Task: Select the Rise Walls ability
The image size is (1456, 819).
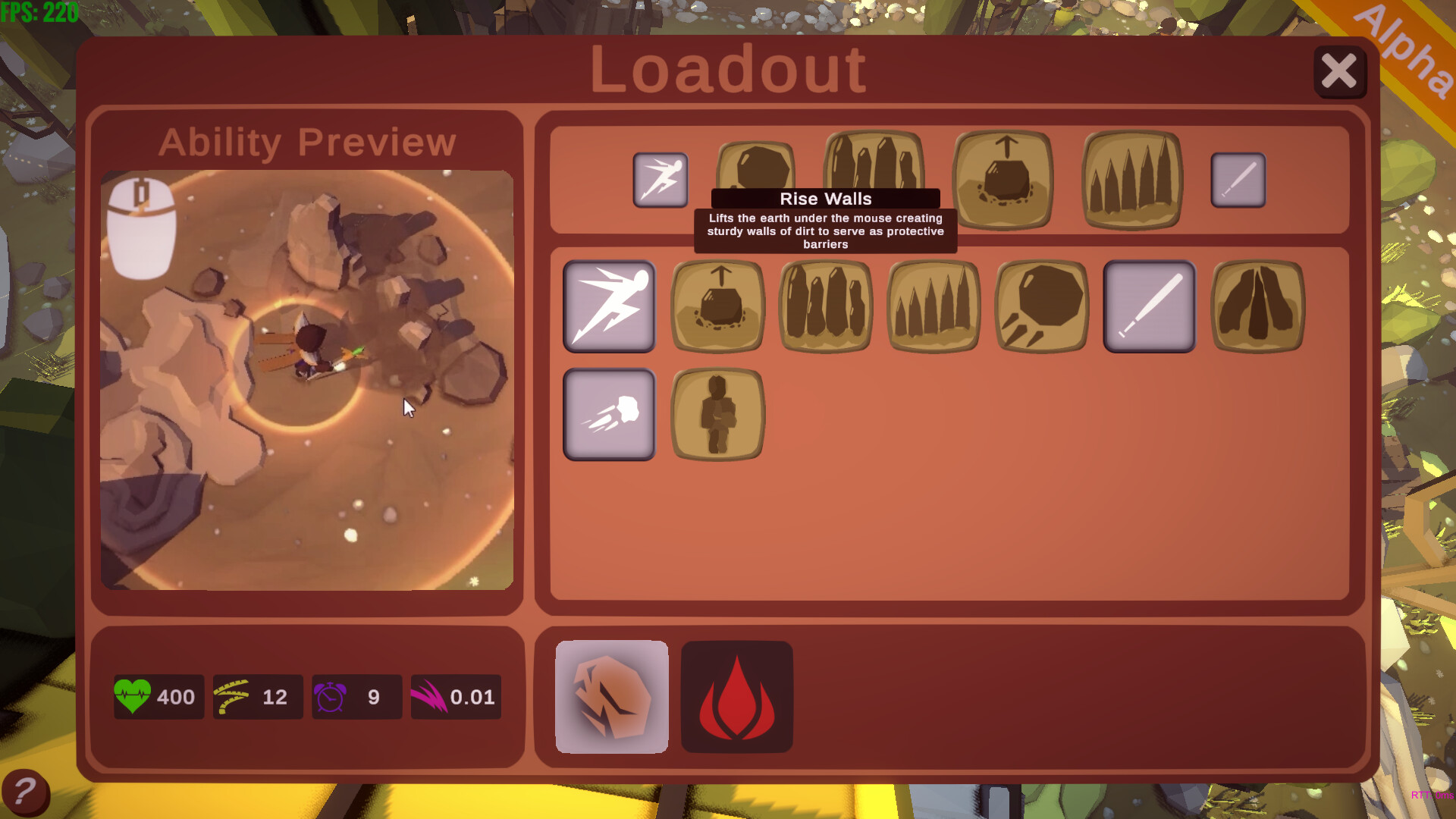Action: click(x=825, y=306)
